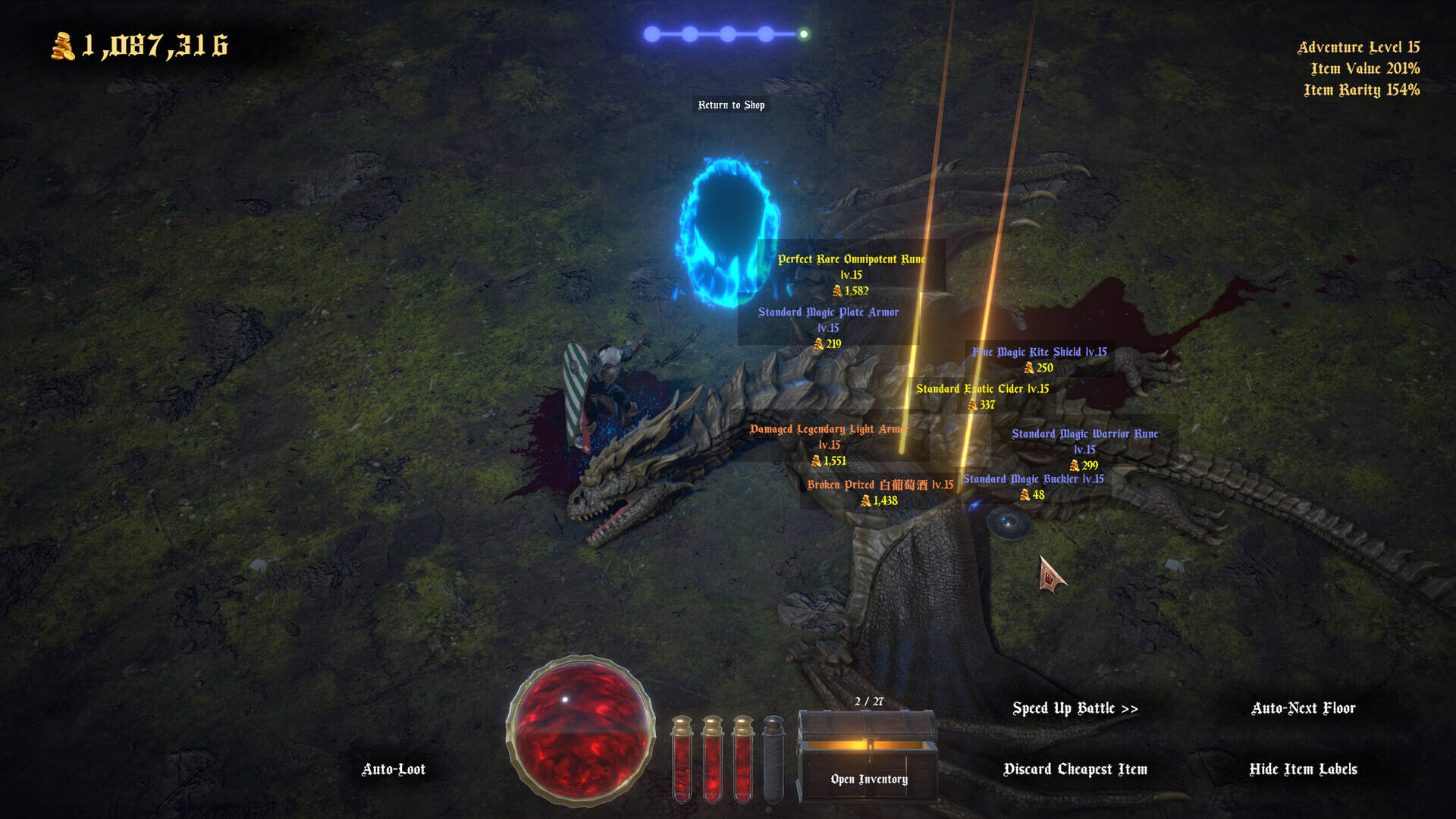Click the Return to Shop label
1456x819 pixels.
731,105
